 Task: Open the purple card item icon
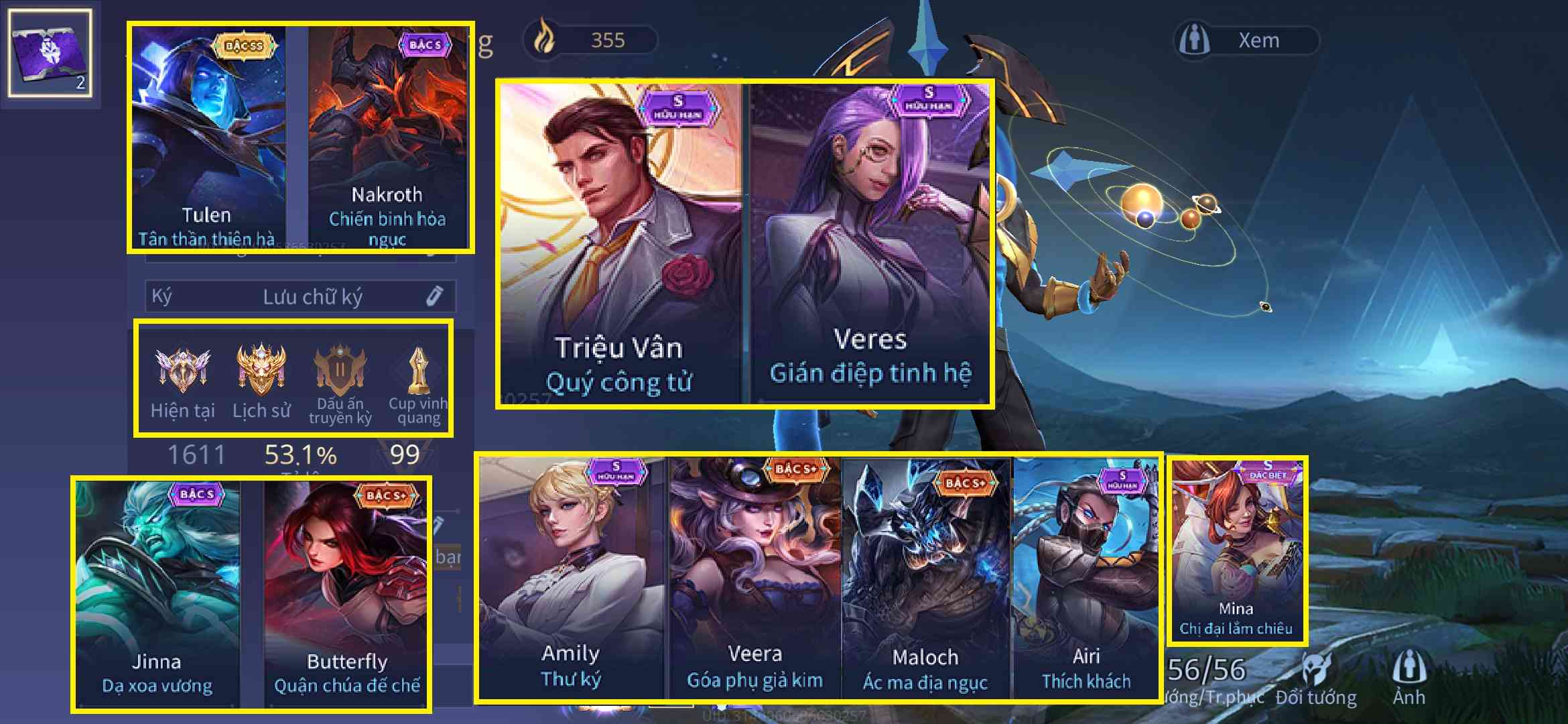pyautogui.click(x=50, y=54)
